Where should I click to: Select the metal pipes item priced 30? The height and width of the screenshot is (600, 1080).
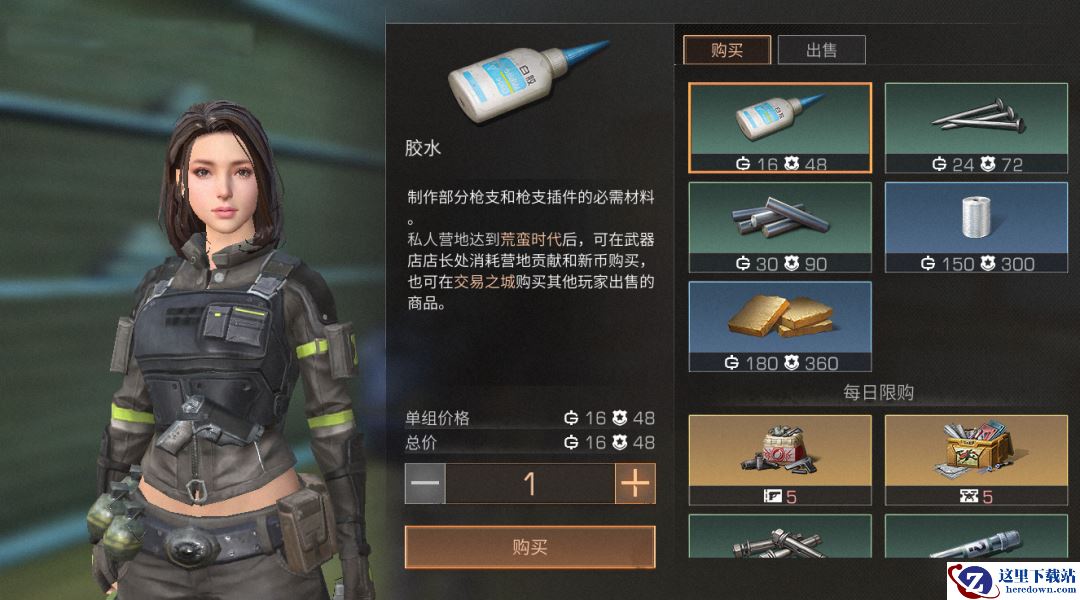point(780,227)
